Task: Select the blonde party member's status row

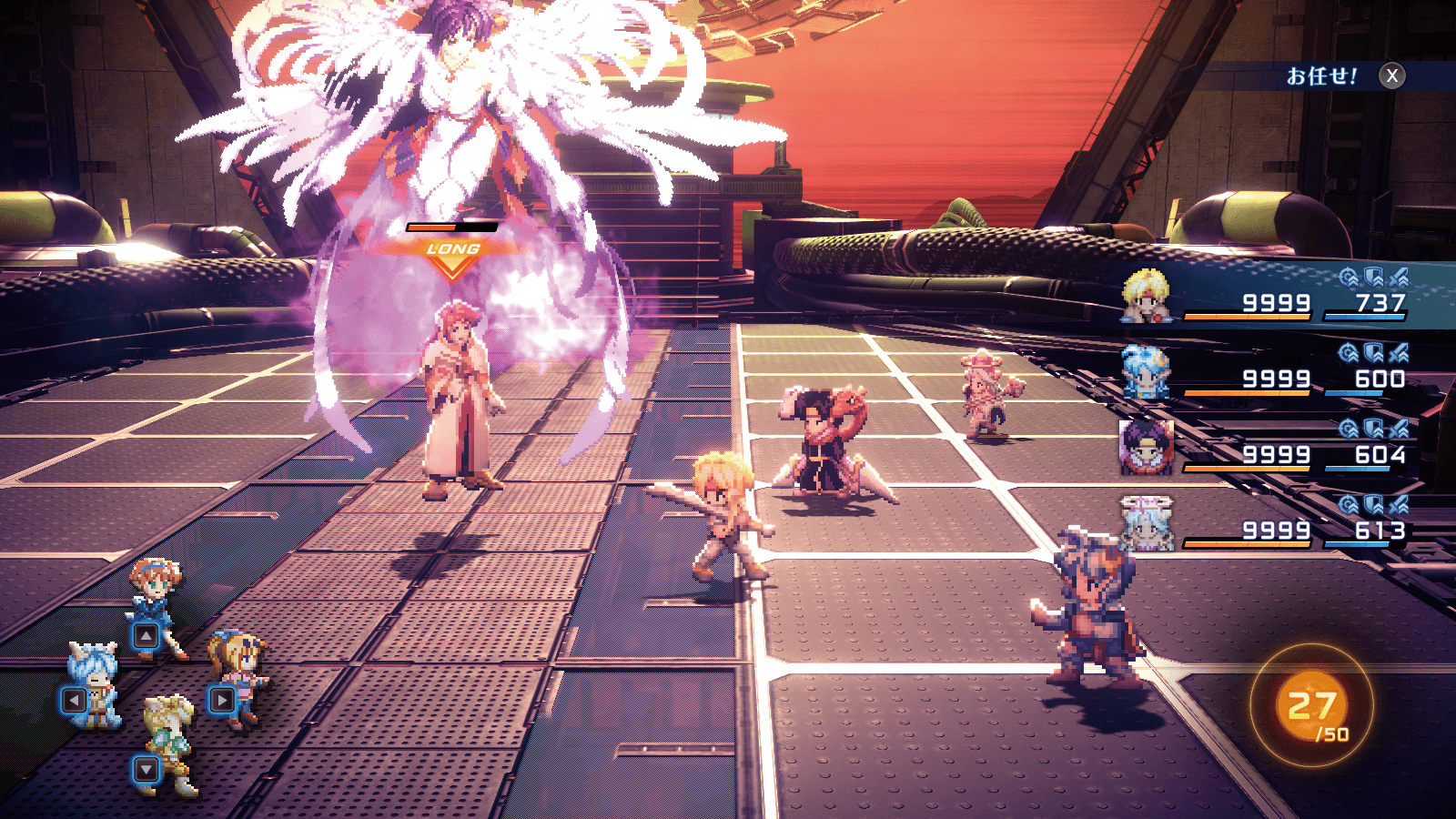Action: 1274,297
